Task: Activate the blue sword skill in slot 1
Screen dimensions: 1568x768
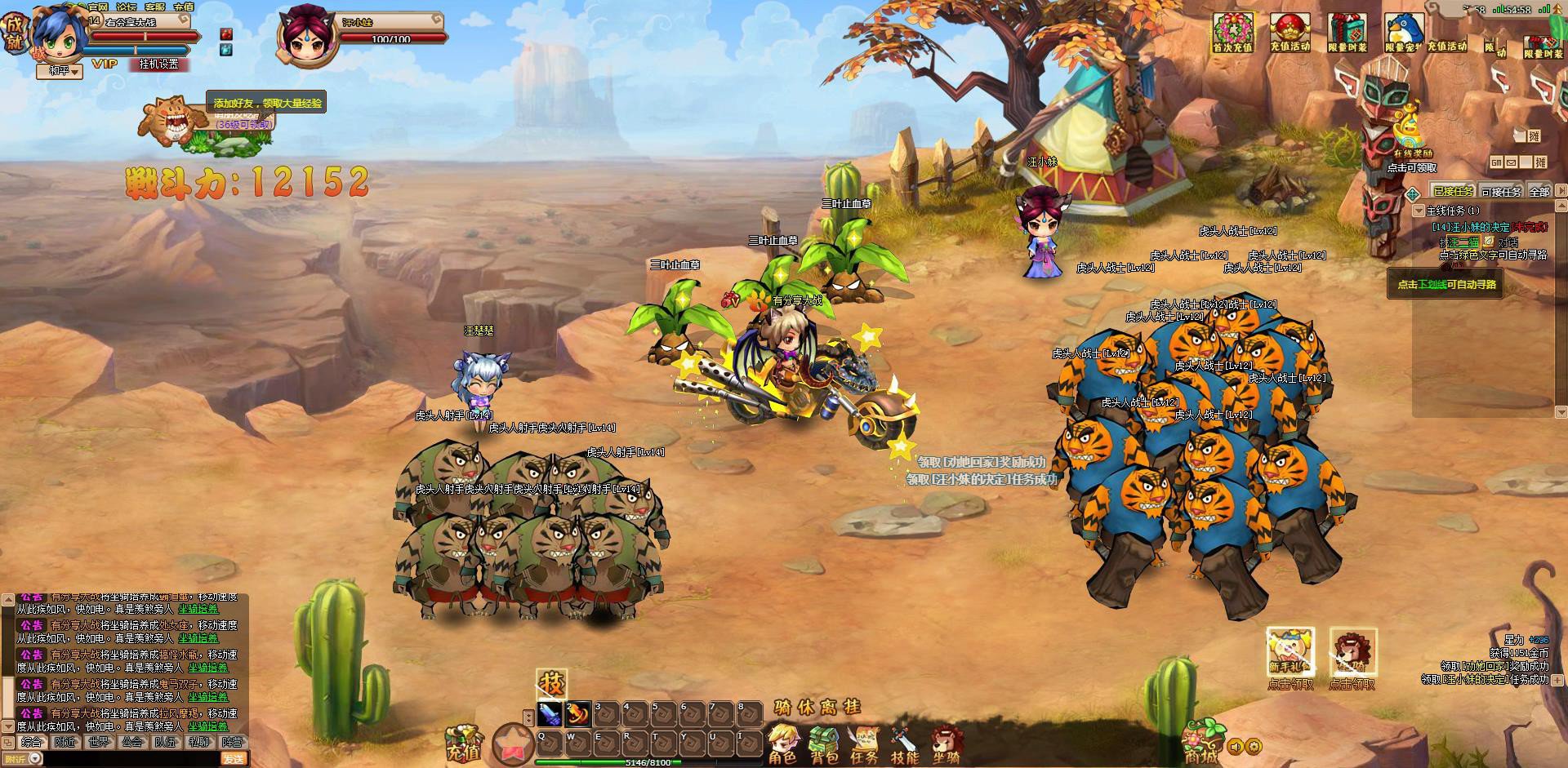Action: [x=550, y=713]
